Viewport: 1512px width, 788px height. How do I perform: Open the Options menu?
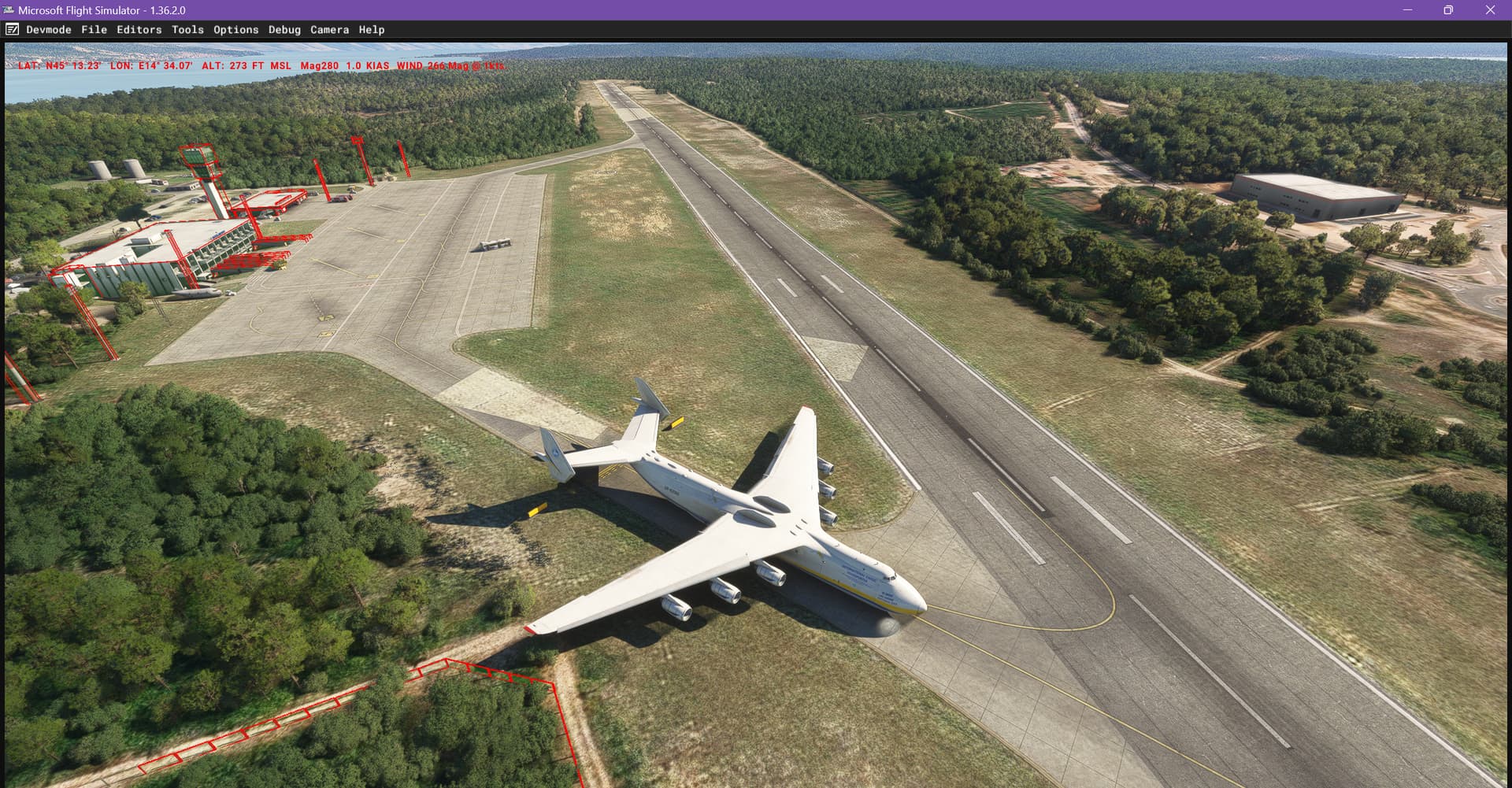pyautogui.click(x=235, y=29)
